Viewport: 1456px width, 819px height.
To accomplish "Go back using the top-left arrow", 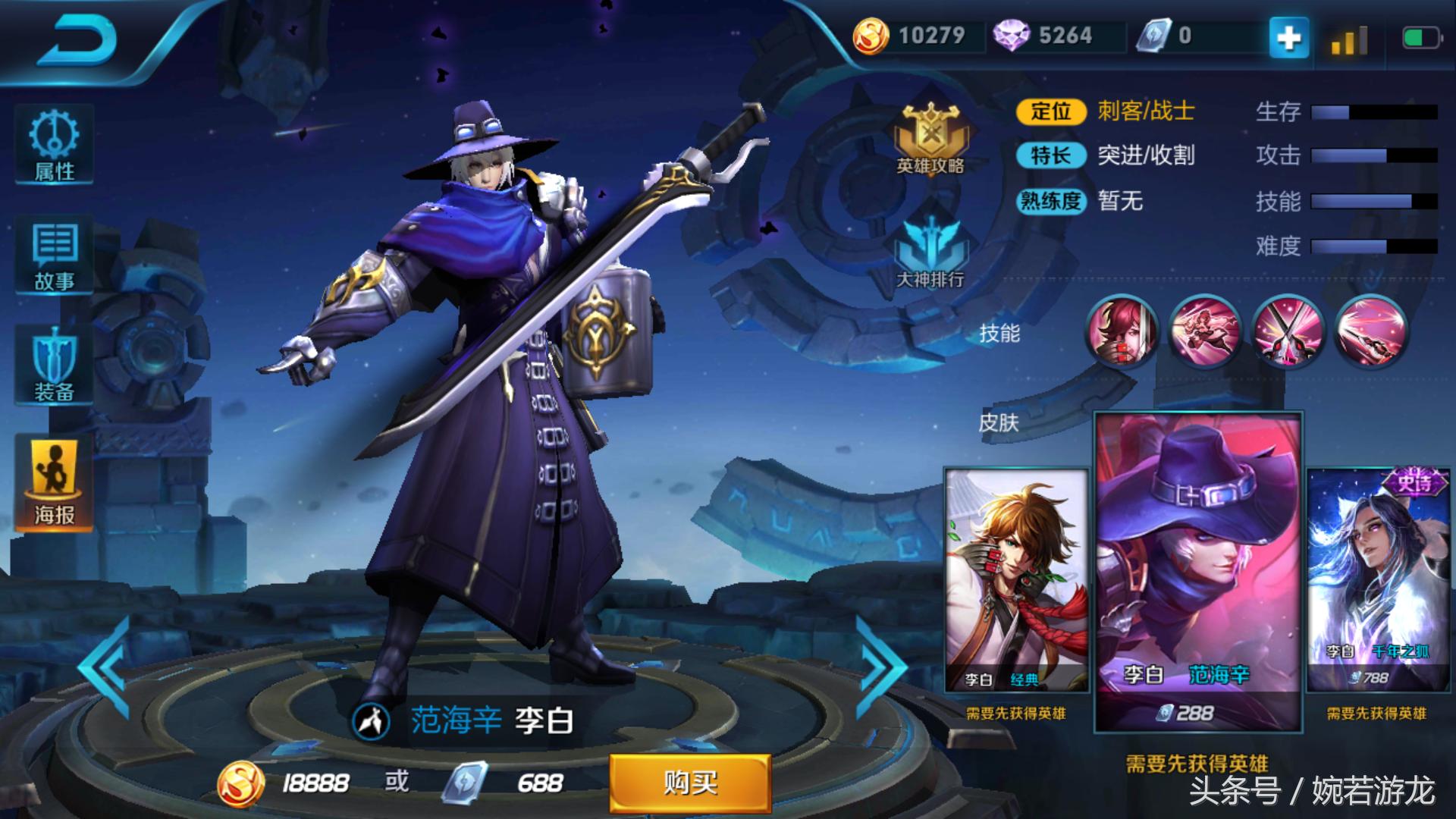I will point(77,40).
